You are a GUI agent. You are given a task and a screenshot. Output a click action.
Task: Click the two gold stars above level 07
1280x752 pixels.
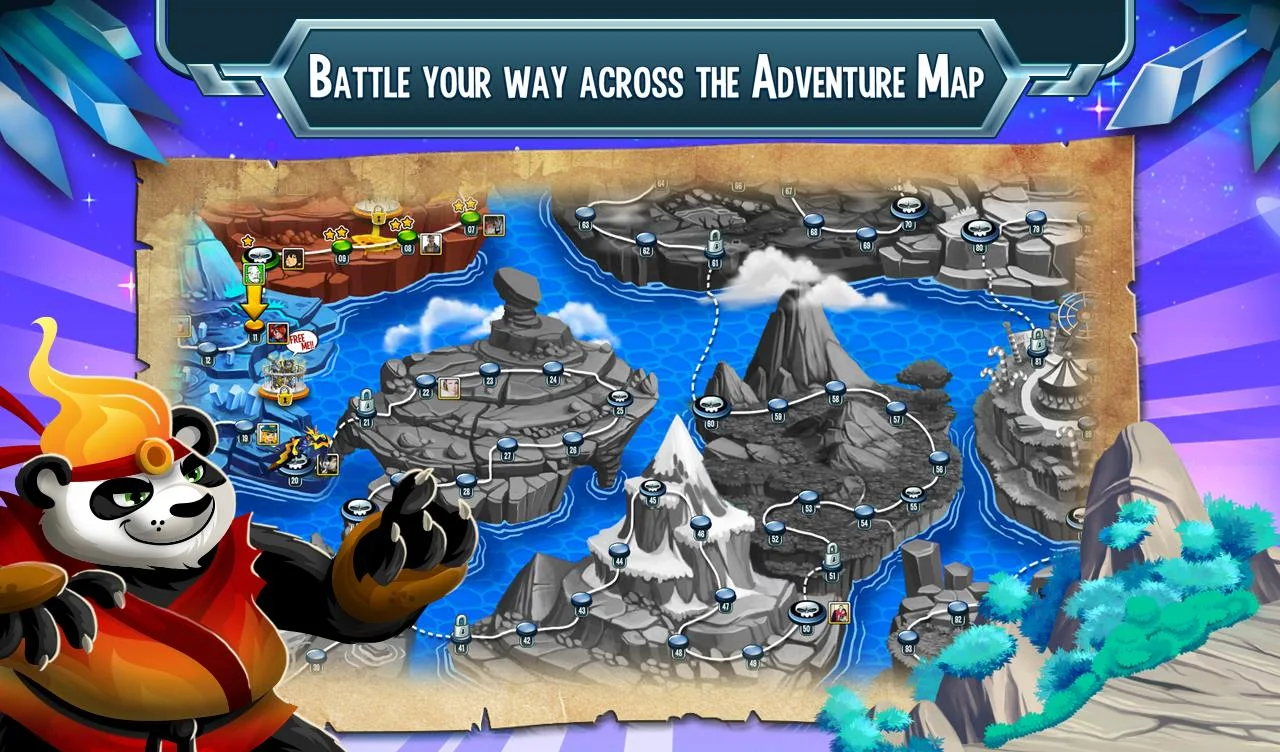tap(463, 204)
